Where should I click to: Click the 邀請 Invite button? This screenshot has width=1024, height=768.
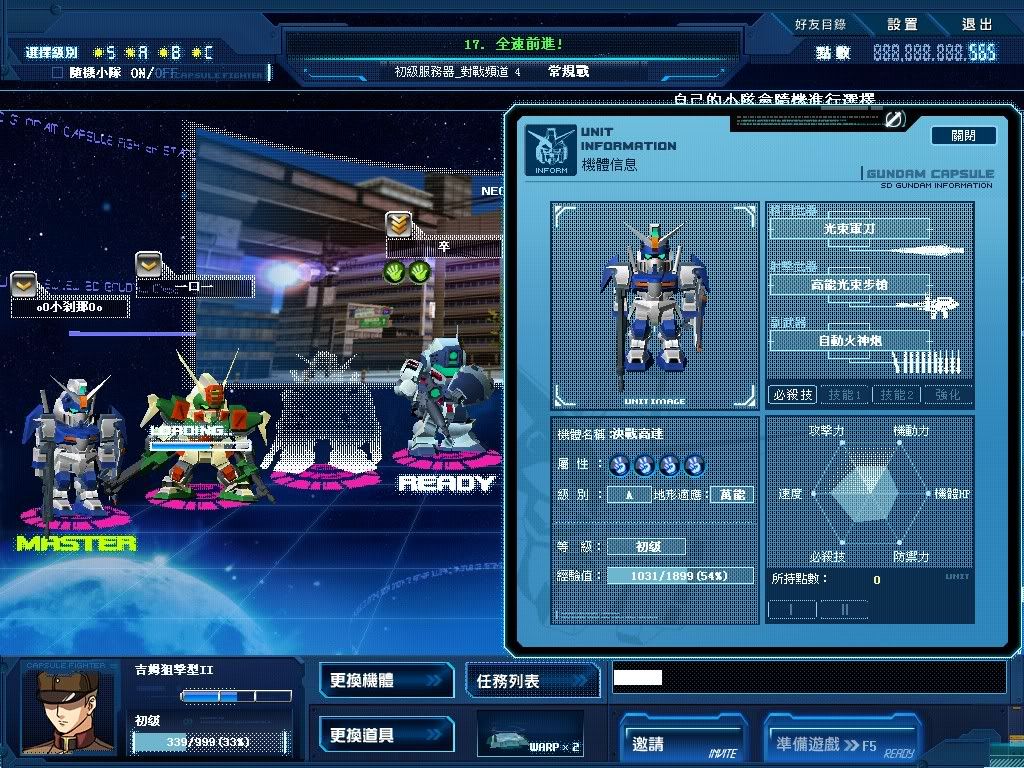683,743
